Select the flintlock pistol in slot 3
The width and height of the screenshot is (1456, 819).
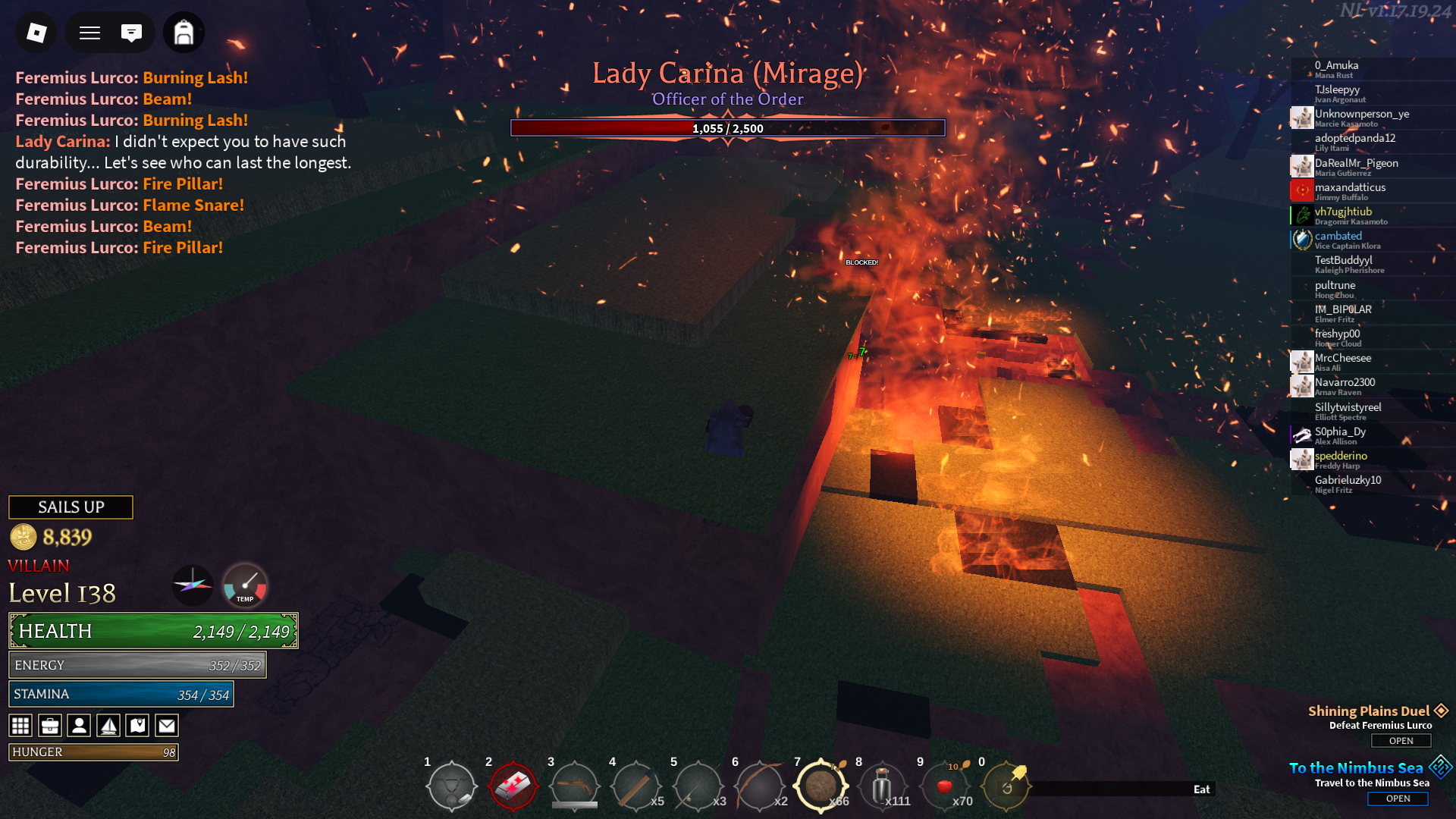(x=574, y=786)
